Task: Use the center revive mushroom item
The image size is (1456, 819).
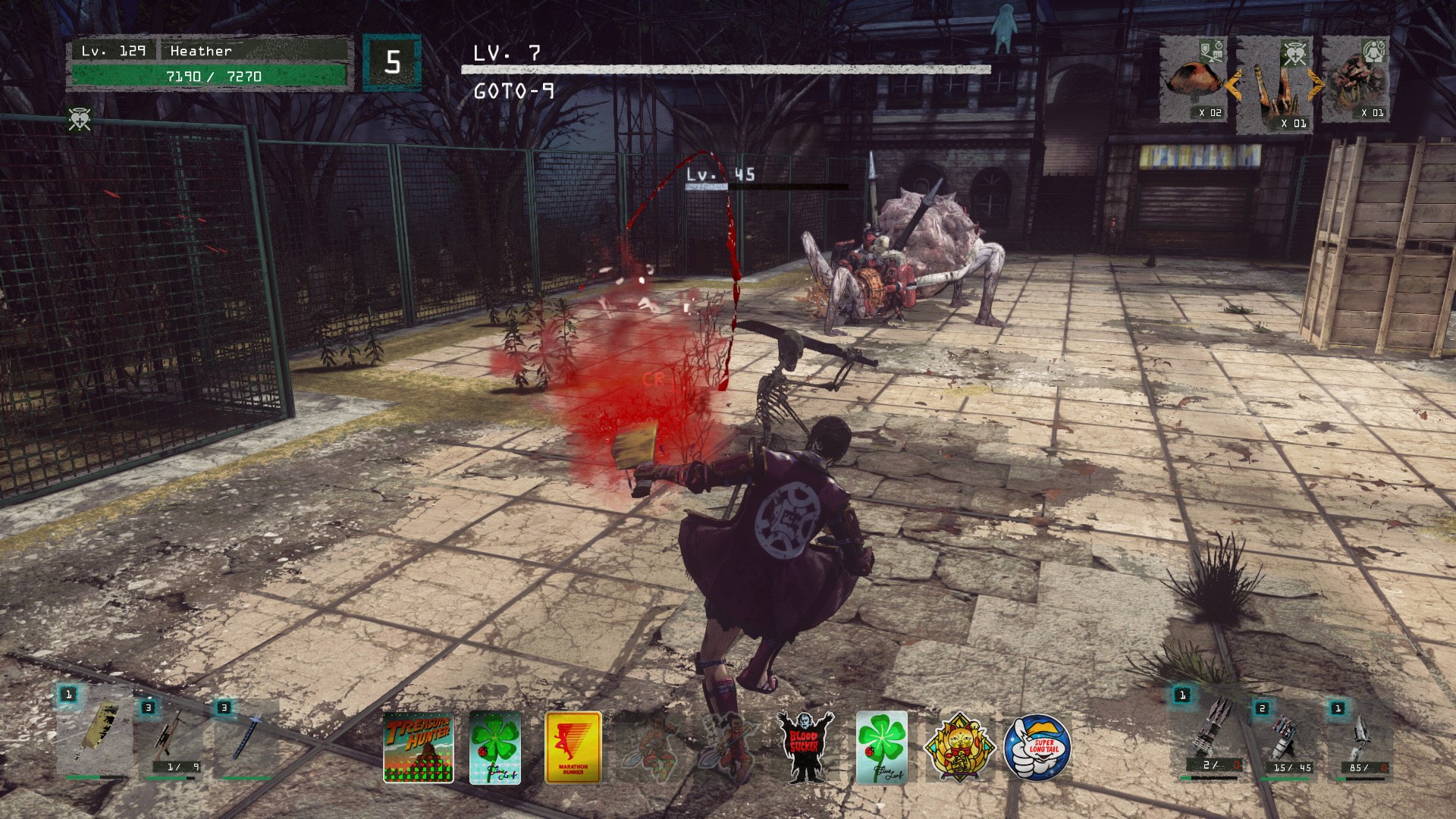Action: pos(1277,86)
